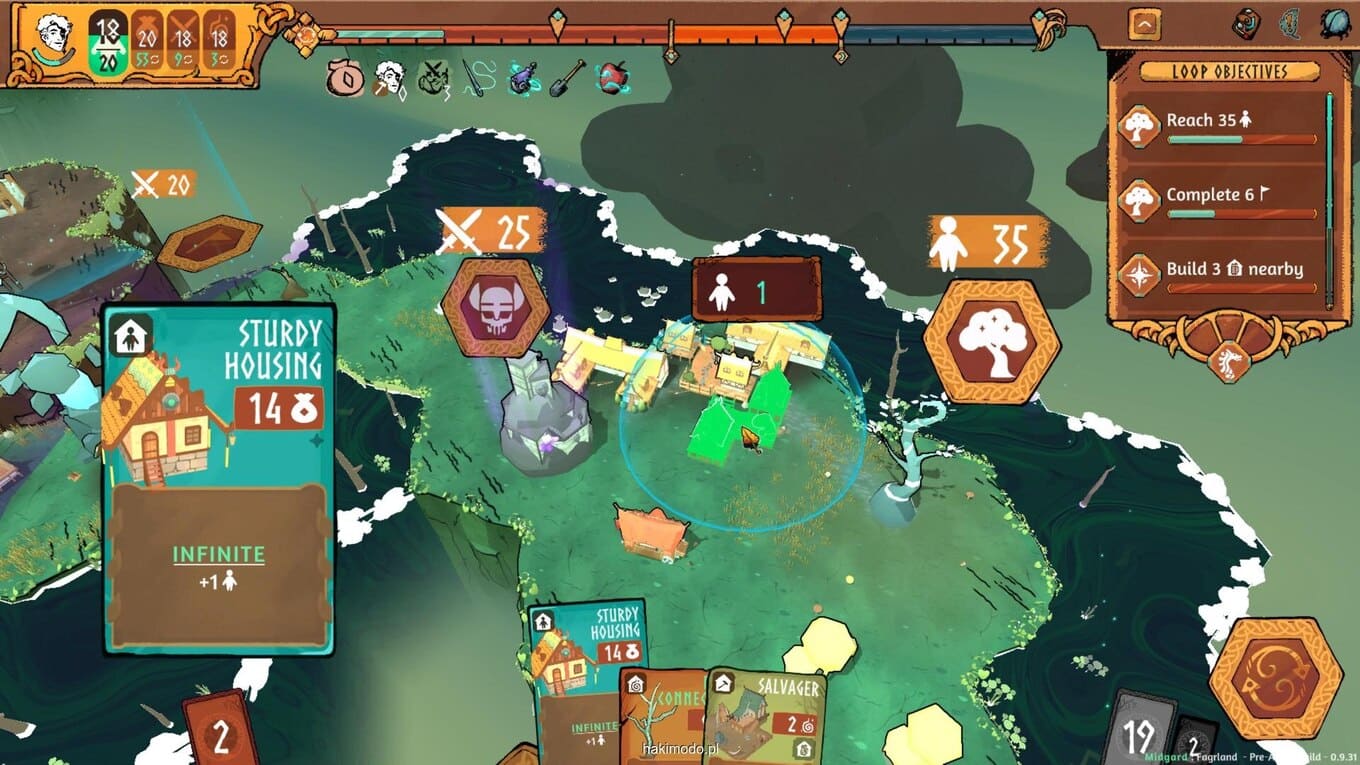Click the teal horn icon in the top bar

click(x=1290, y=24)
